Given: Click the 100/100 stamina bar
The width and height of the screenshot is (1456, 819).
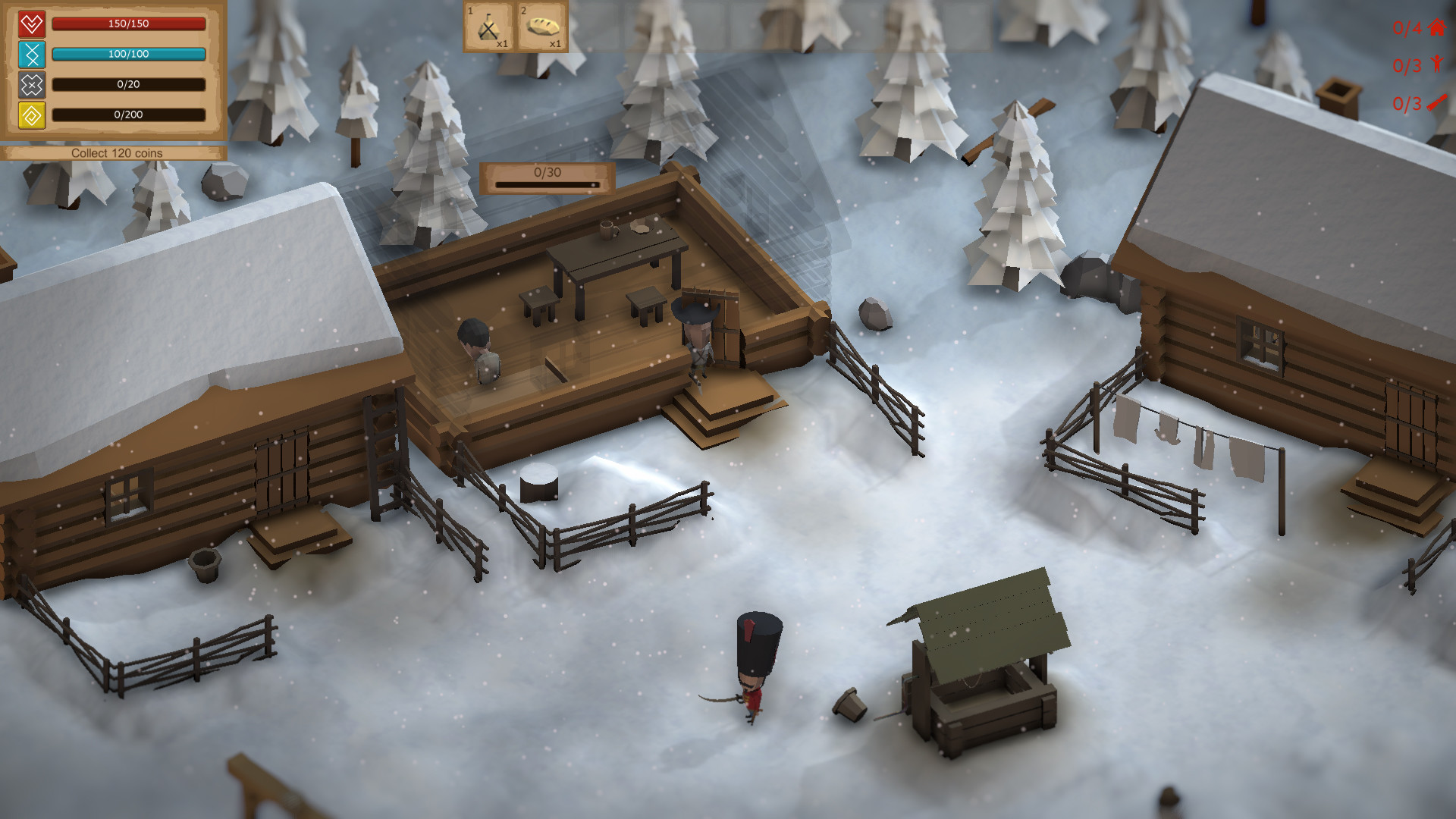Looking at the screenshot, I should tap(129, 54).
